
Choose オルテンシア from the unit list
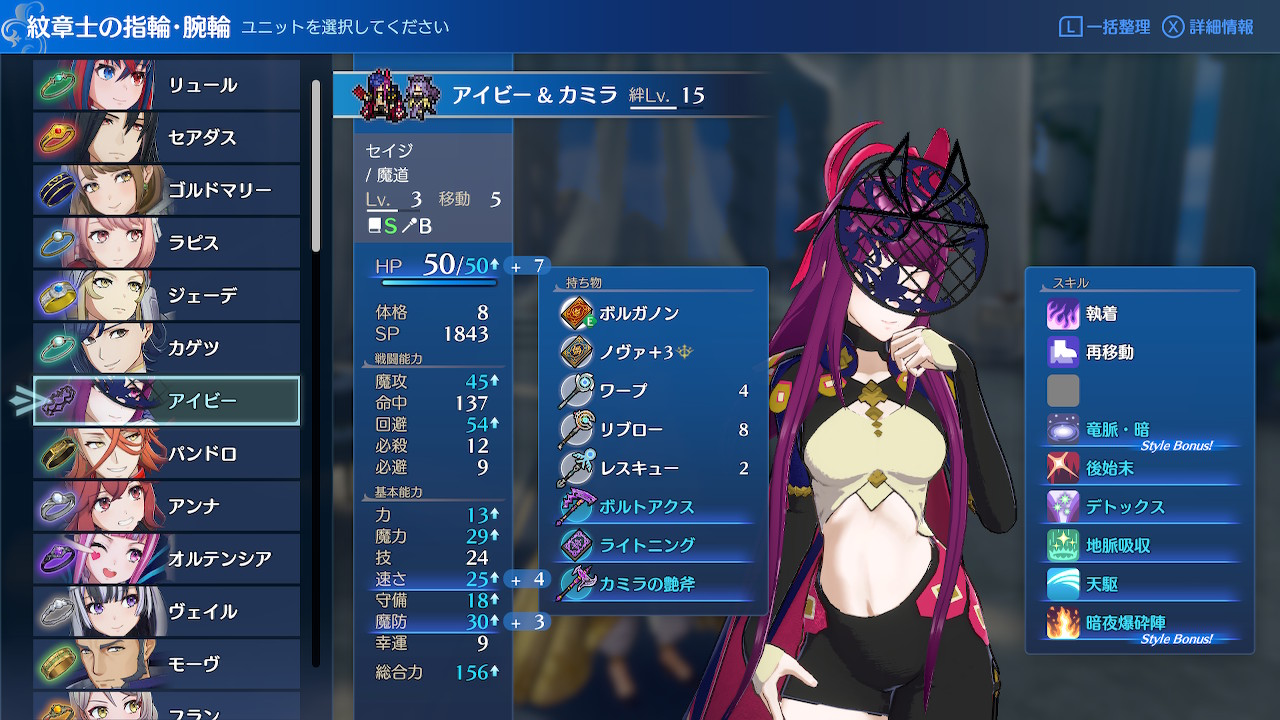(167, 558)
